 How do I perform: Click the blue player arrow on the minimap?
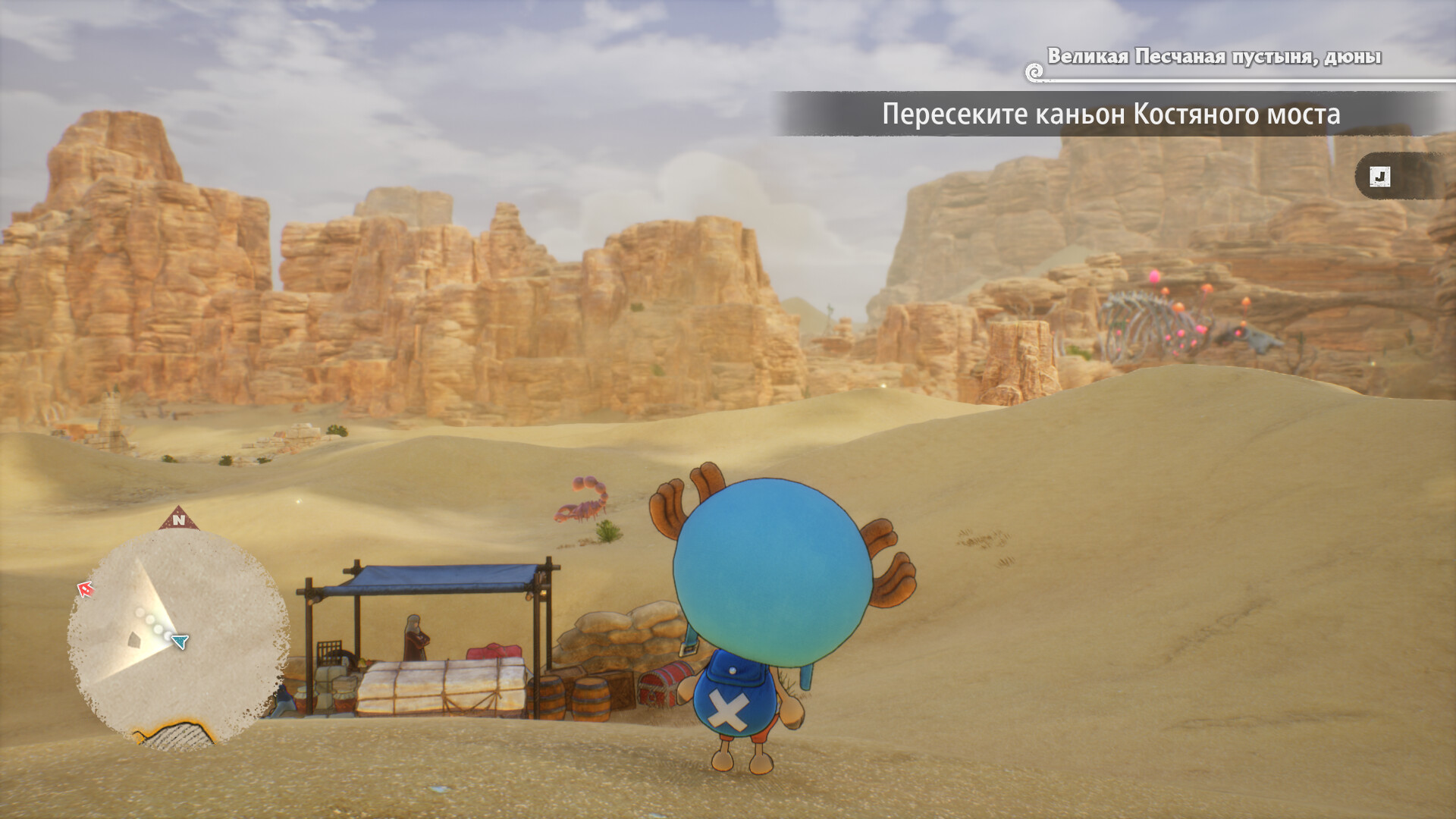pyautogui.click(x=180, y=642)
